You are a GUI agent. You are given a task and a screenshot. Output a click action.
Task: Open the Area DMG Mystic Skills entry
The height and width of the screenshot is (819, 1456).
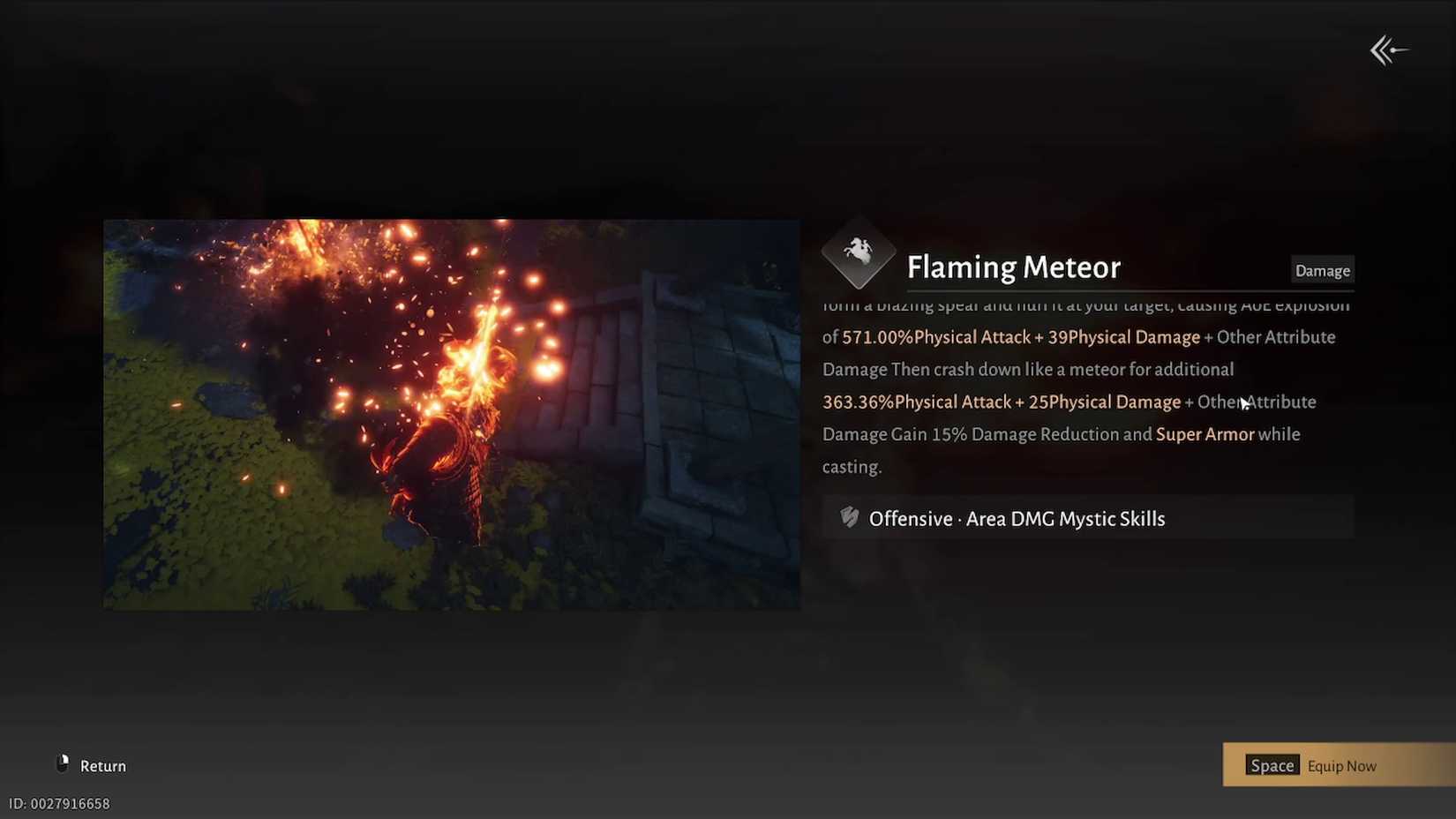click(1064, 519)
